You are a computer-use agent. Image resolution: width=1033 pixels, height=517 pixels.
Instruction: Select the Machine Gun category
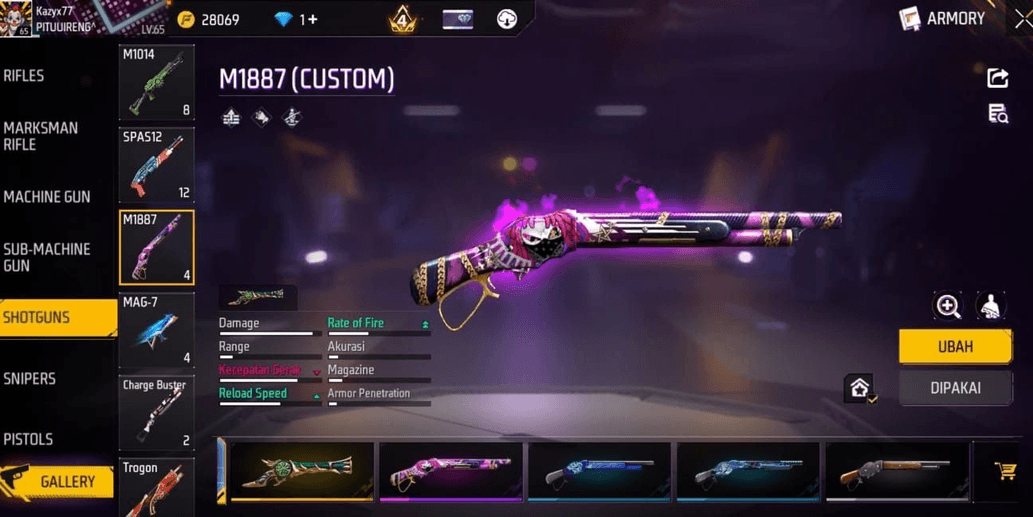pyautogui.click(x=47, y=197)
